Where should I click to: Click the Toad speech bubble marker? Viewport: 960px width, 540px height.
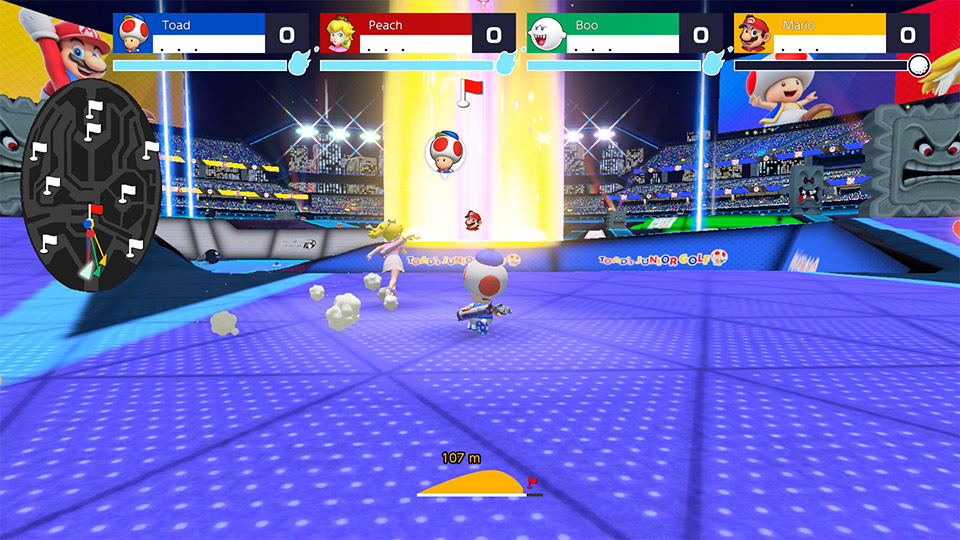444,151
